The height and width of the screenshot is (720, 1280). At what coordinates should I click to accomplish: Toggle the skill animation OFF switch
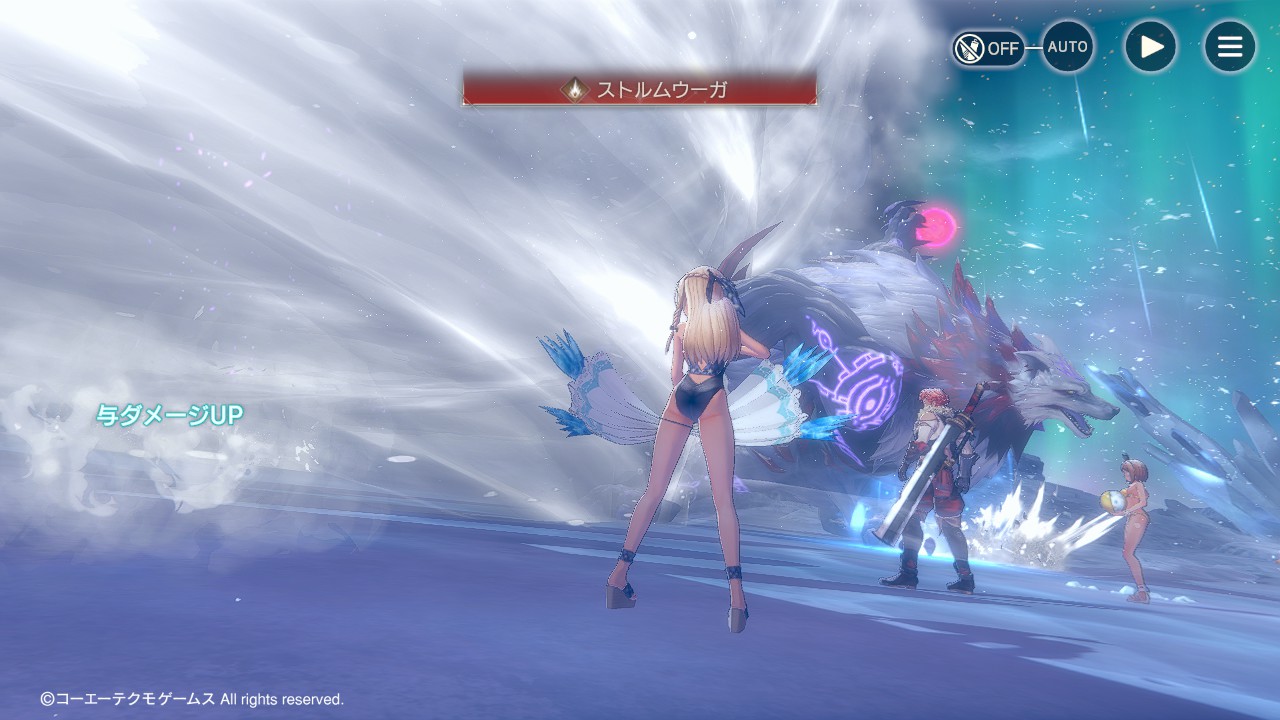tap(988, 48)
